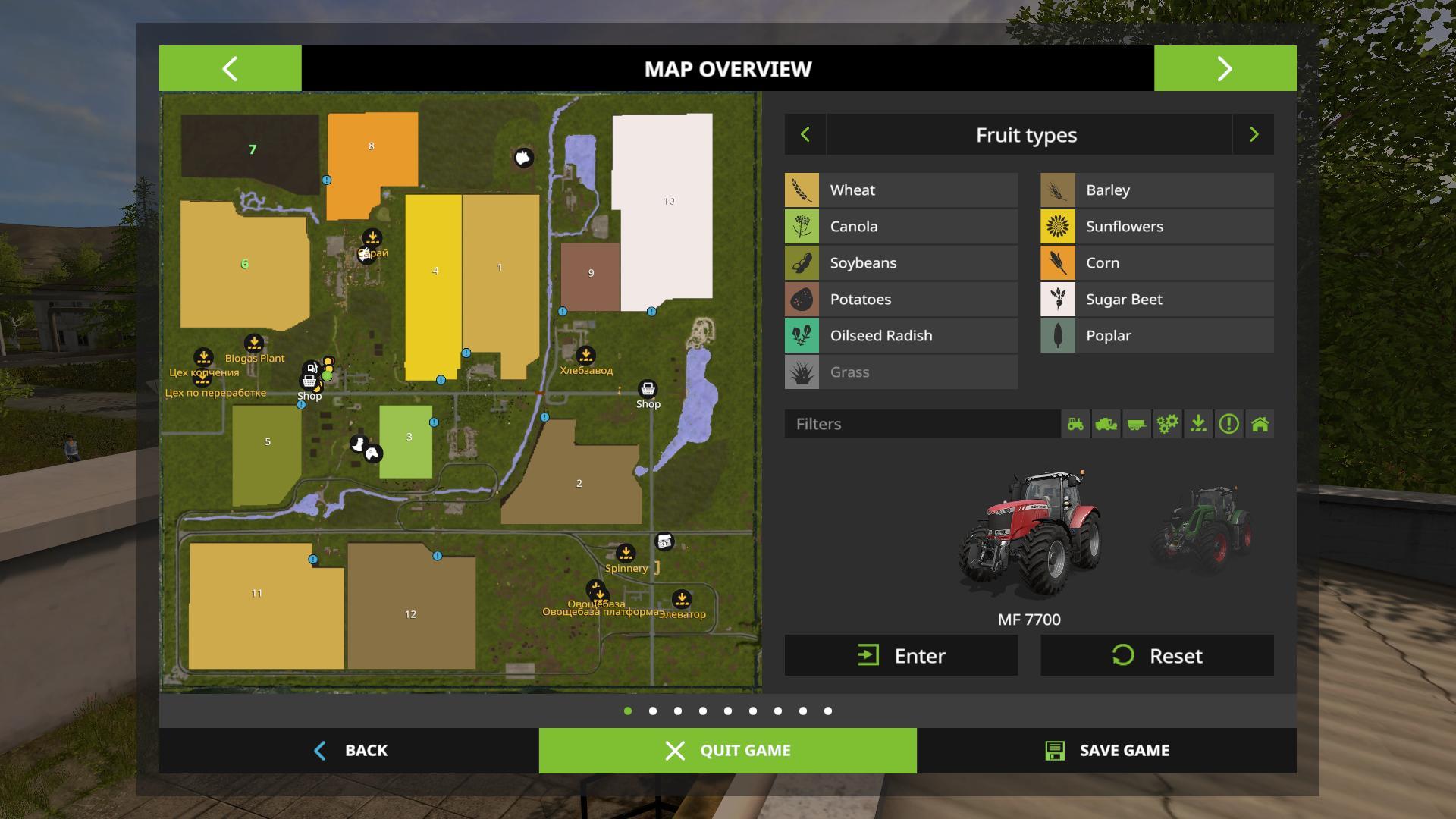Enter the MF 7700 tractor
1456x819 pixels.
901,655
